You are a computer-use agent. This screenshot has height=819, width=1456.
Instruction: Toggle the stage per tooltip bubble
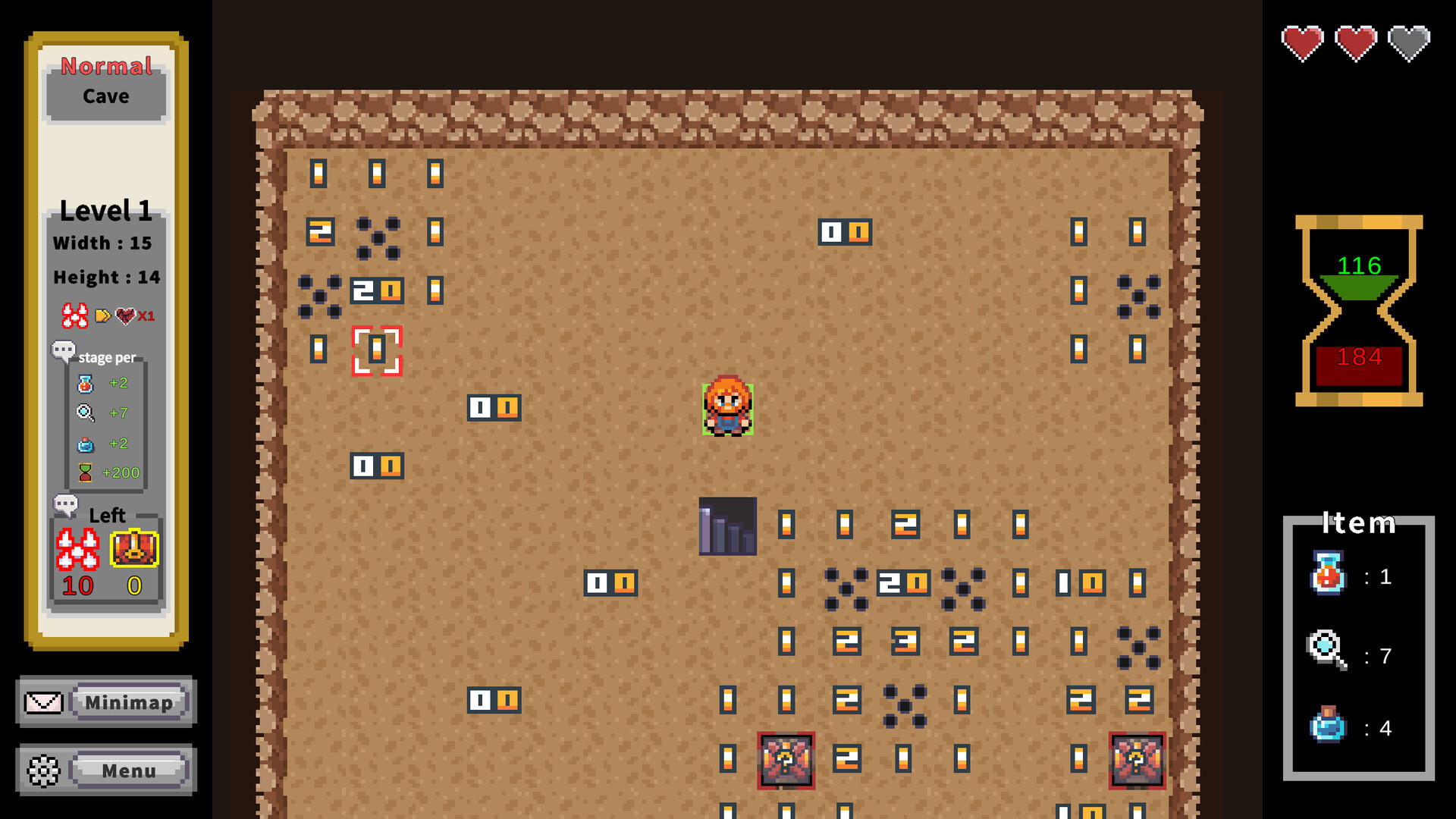[64, 350]
